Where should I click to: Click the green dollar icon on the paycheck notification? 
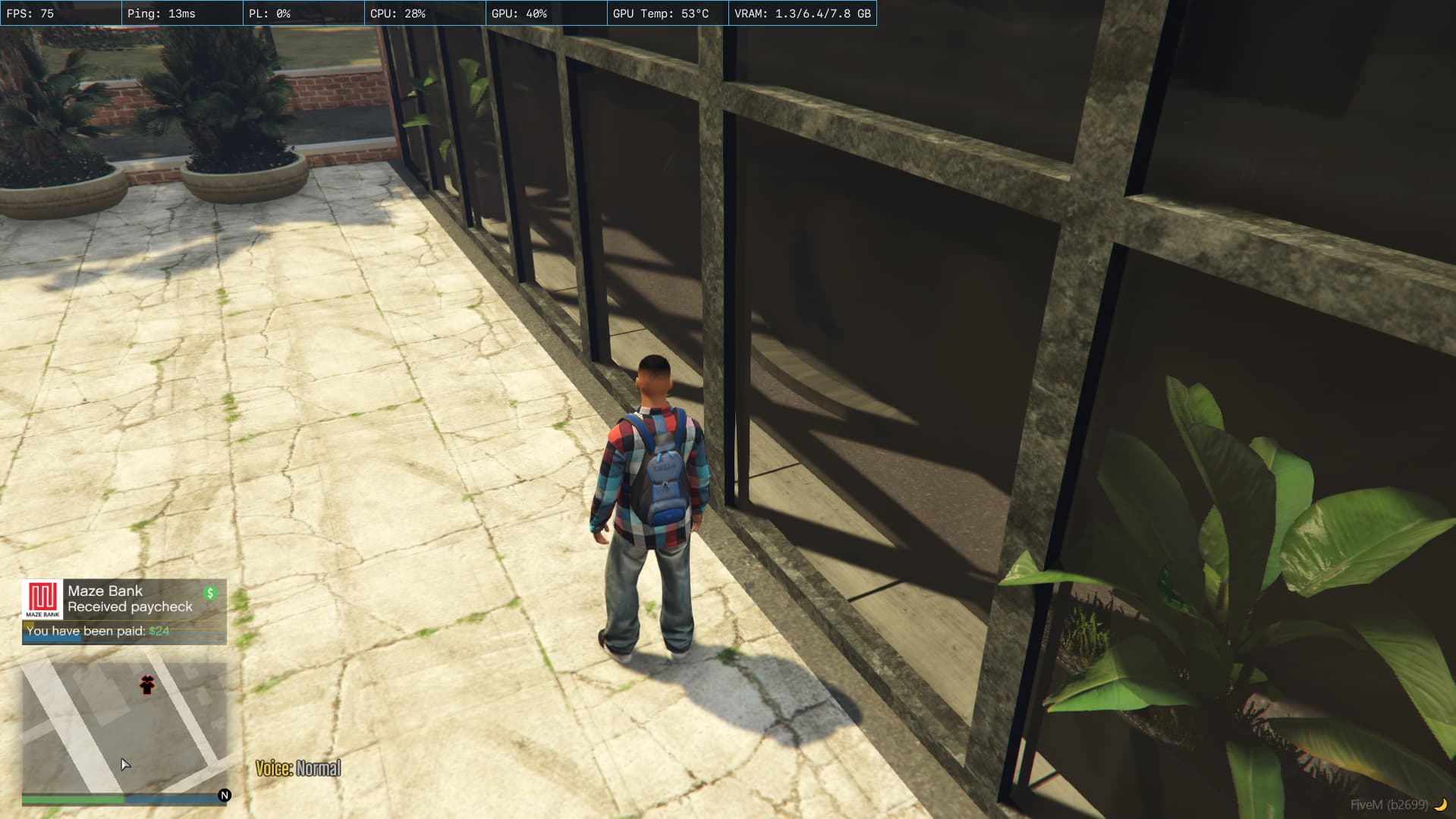pos(210,591)
